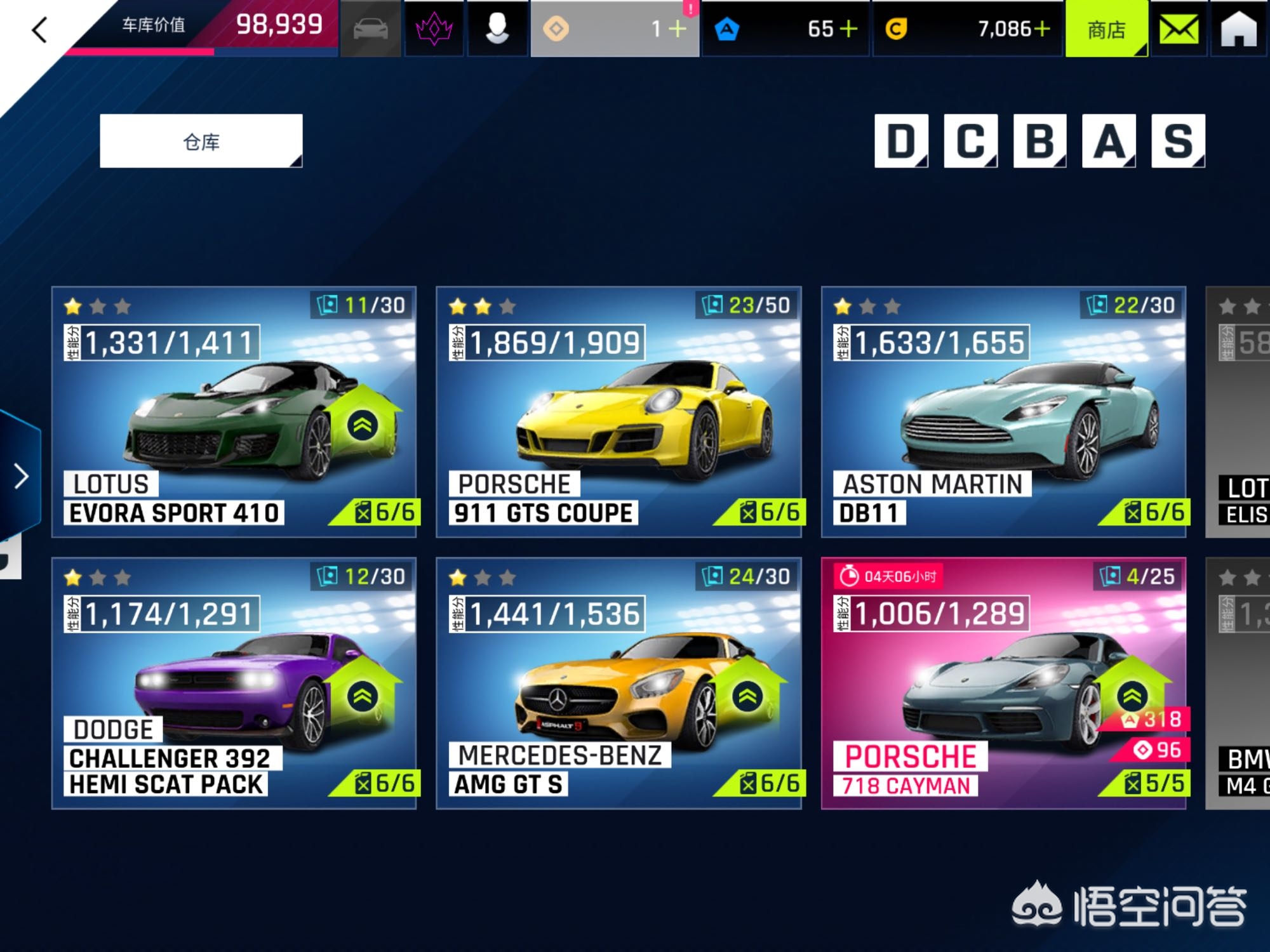Select the Lotus Evora Sport 410 card
This screenshot has width=1270, height=952.
(234, 412)
